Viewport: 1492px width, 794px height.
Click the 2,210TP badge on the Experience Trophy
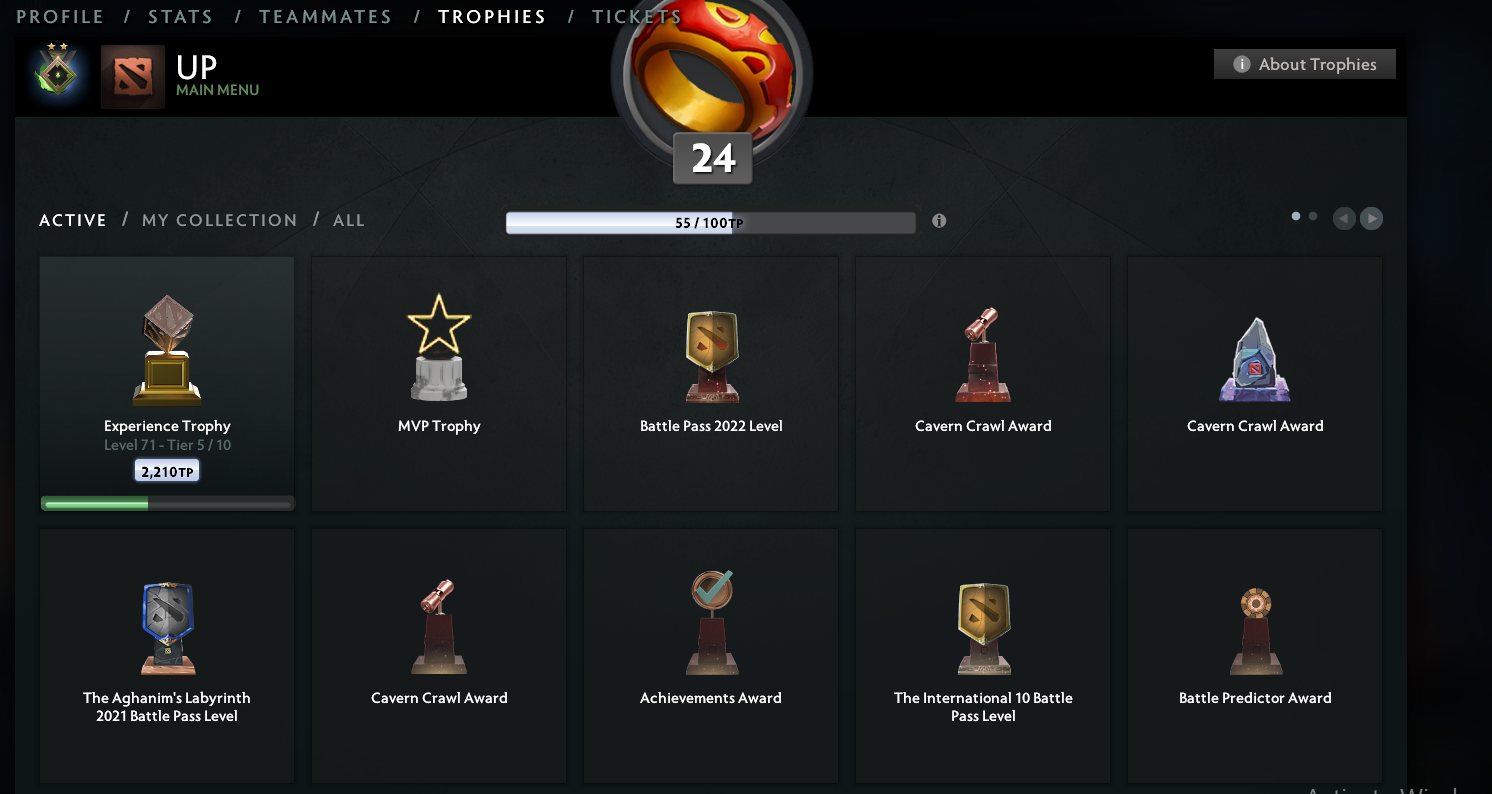pos(166,470)
